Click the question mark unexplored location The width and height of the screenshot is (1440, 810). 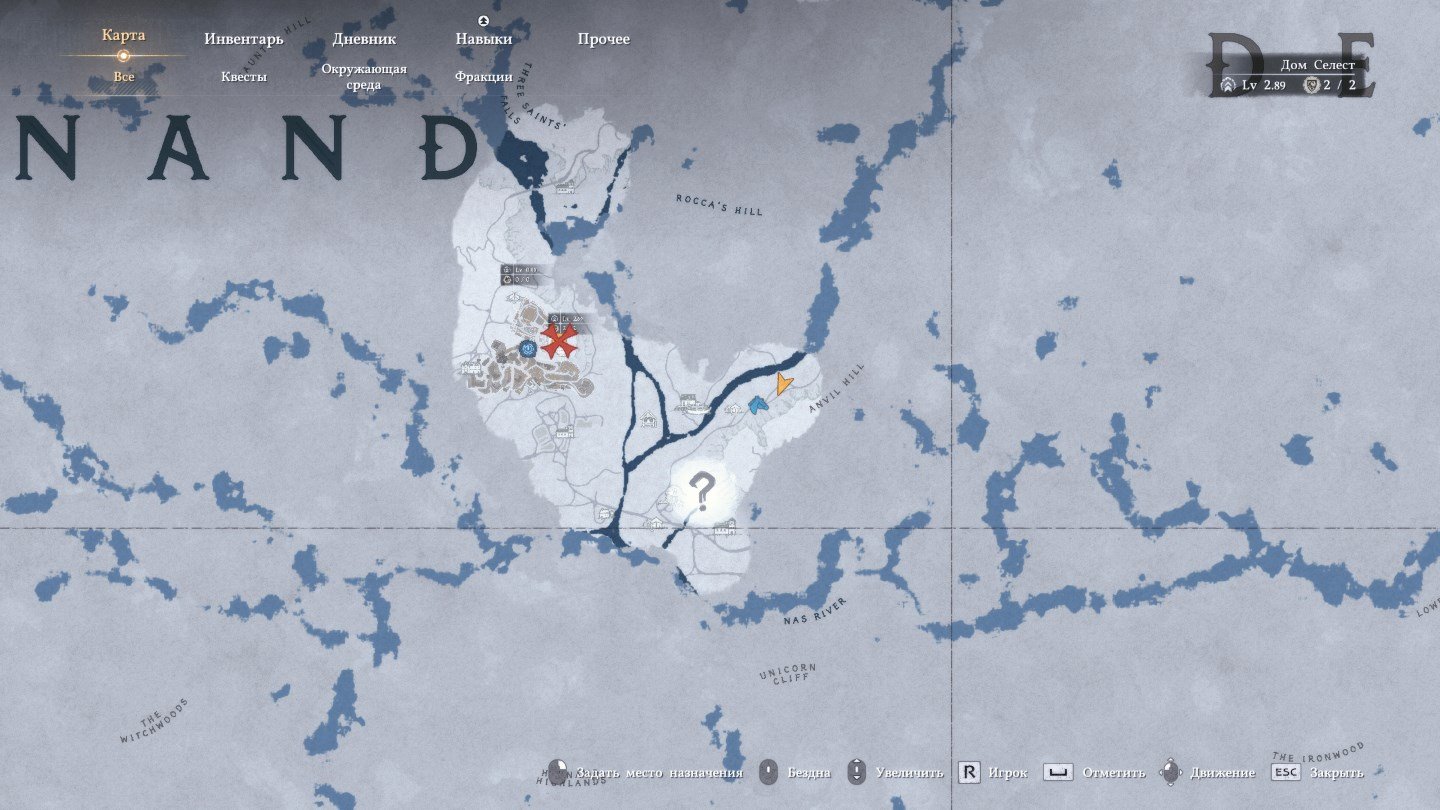click(x=702, y=492)
